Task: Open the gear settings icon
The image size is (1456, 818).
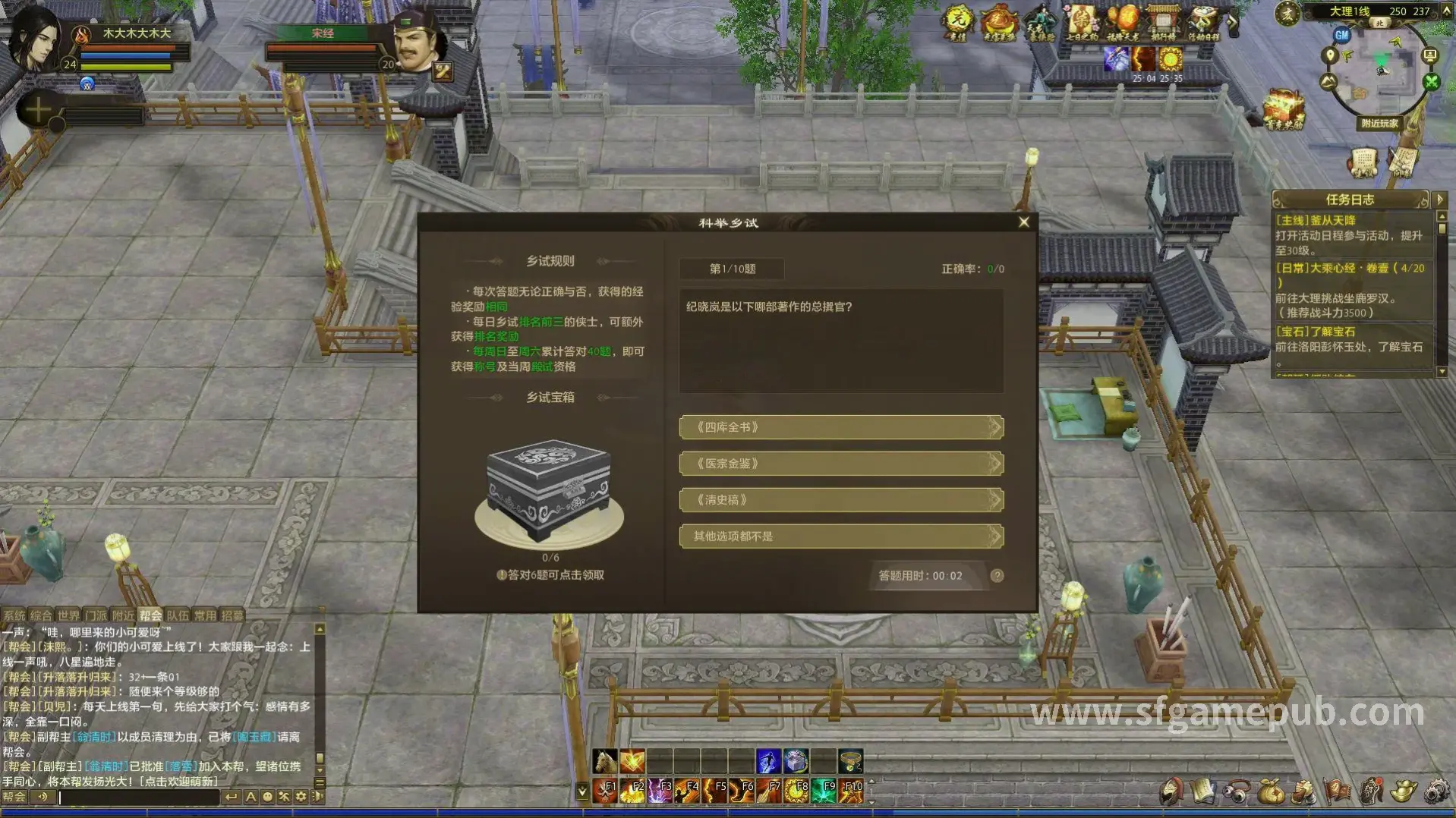Action: pos(1436,791)
